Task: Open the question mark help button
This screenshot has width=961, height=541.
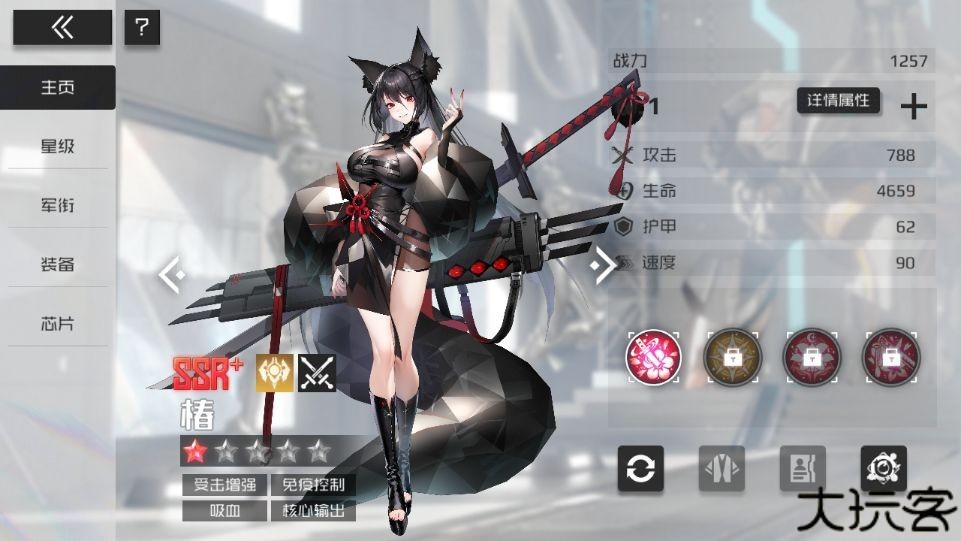Action: click(142, 28)
